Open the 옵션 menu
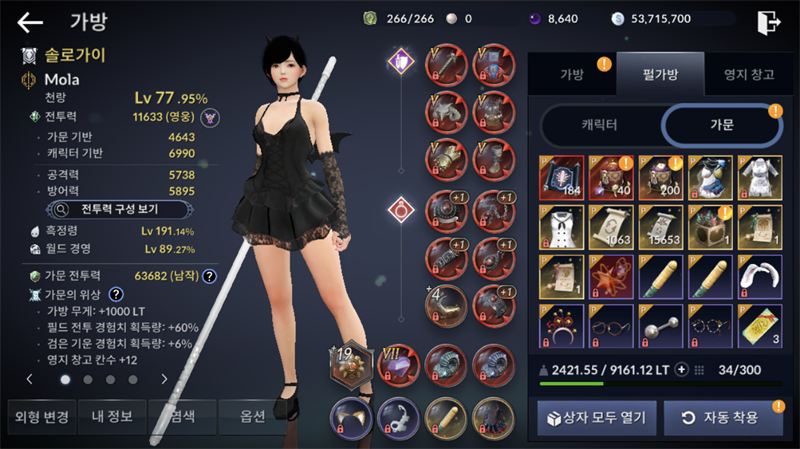This screenshot has height=449, width=800. pos(254,417)
